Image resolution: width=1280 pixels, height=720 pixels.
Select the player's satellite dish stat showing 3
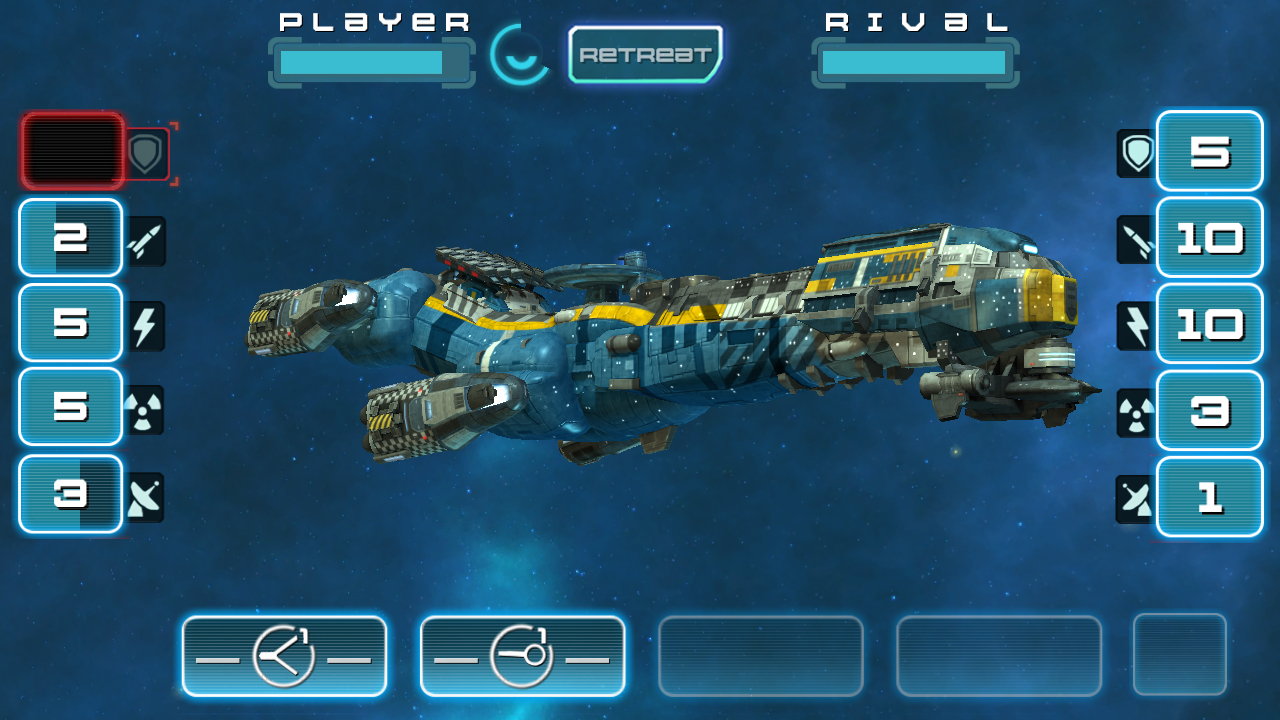tap(71, 494)
